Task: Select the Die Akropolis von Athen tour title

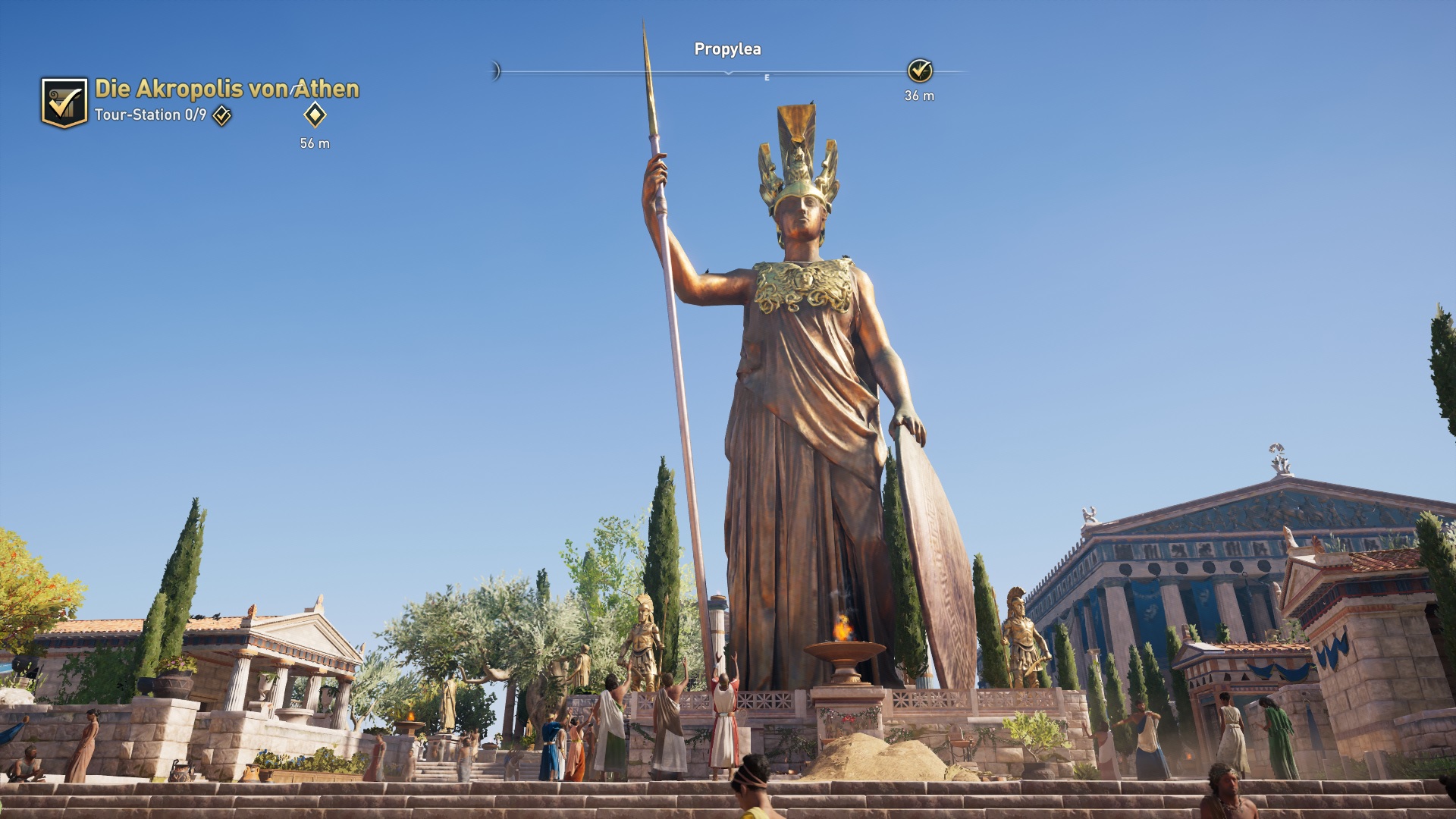Action: tap(227, 89)
